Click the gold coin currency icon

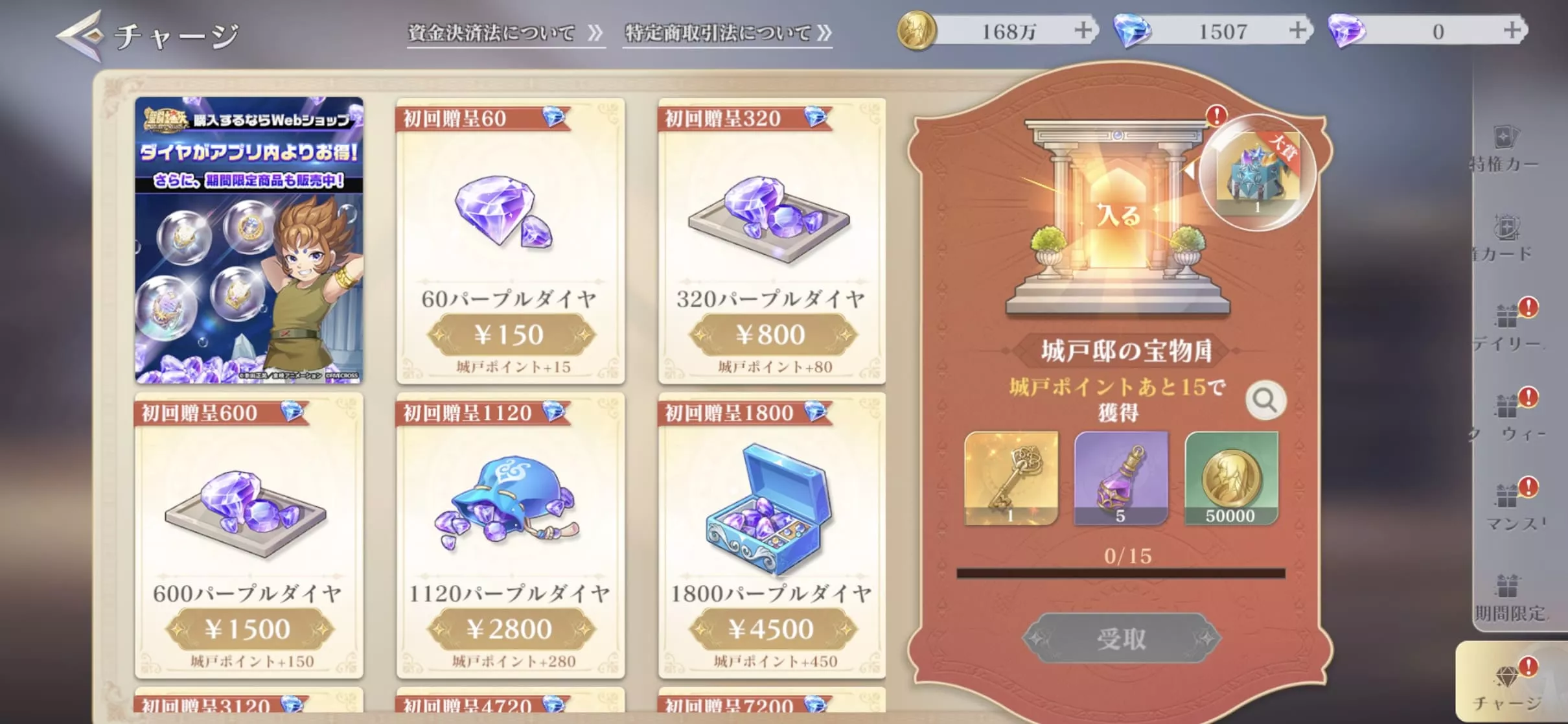coord(916,29)
